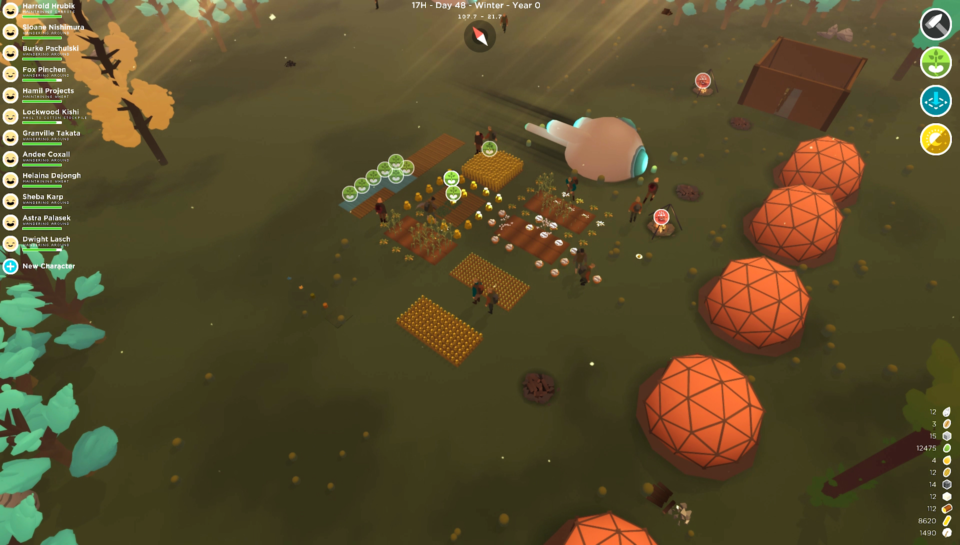Open the hammer build menu
This screenshot has width=960, height=545.
(936, 24)
